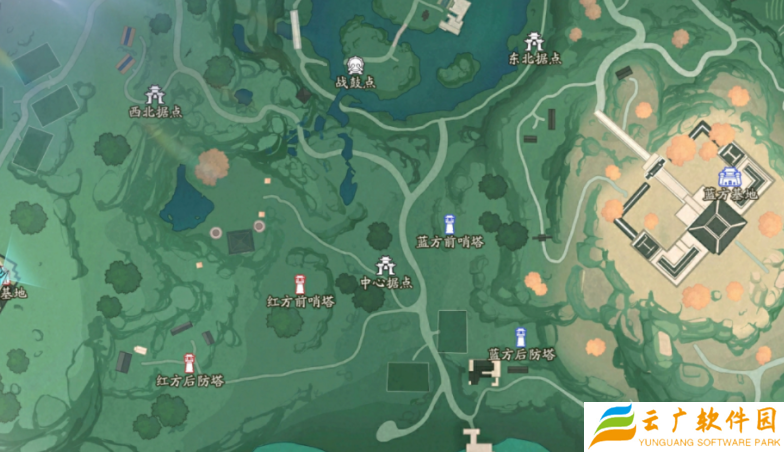Select the 中心据点 central stronghold marker
Image resolution: width=784 pixels, height=452 pixels.
pos(386,267)
